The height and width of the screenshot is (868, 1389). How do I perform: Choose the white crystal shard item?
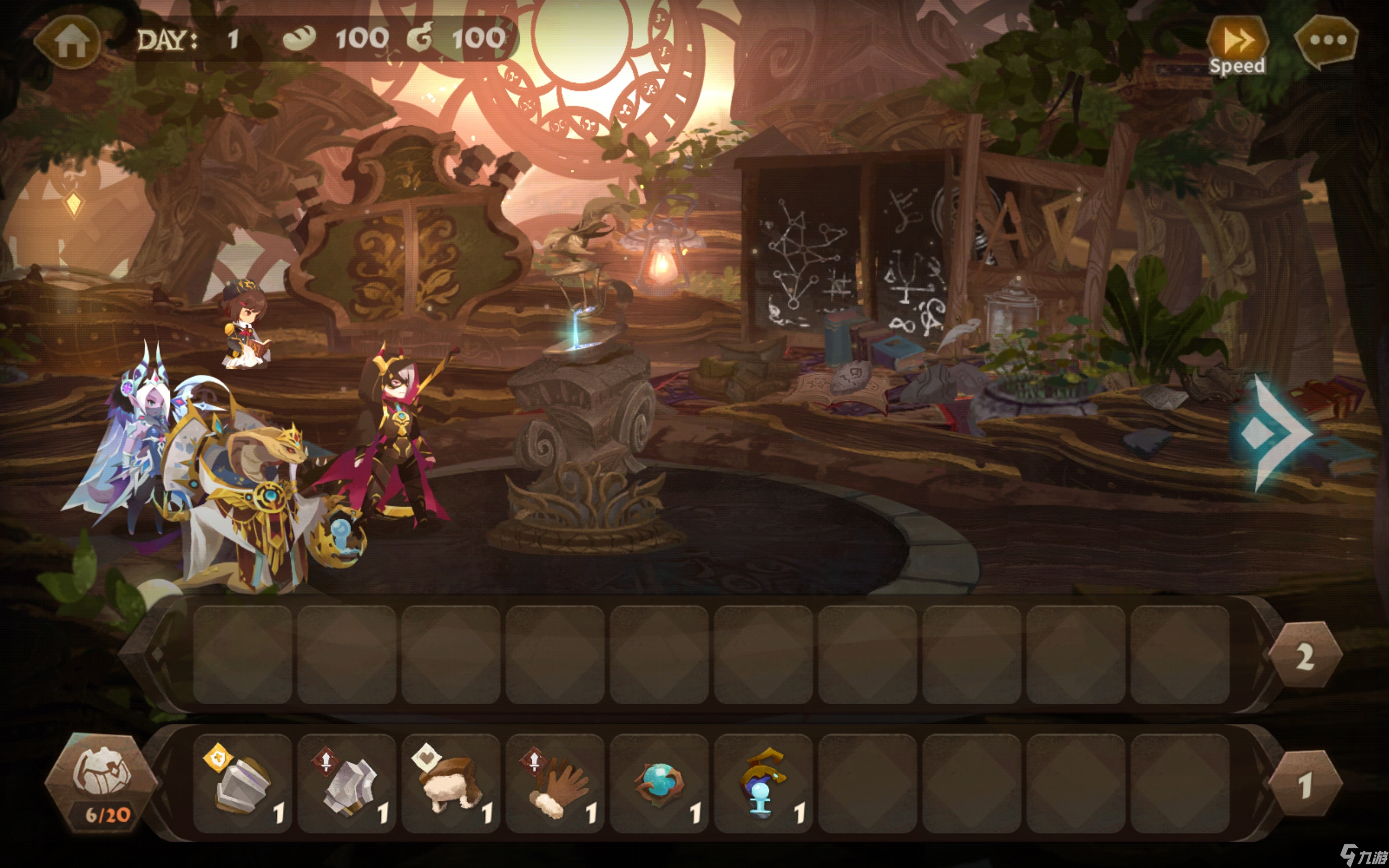point(347,783)
